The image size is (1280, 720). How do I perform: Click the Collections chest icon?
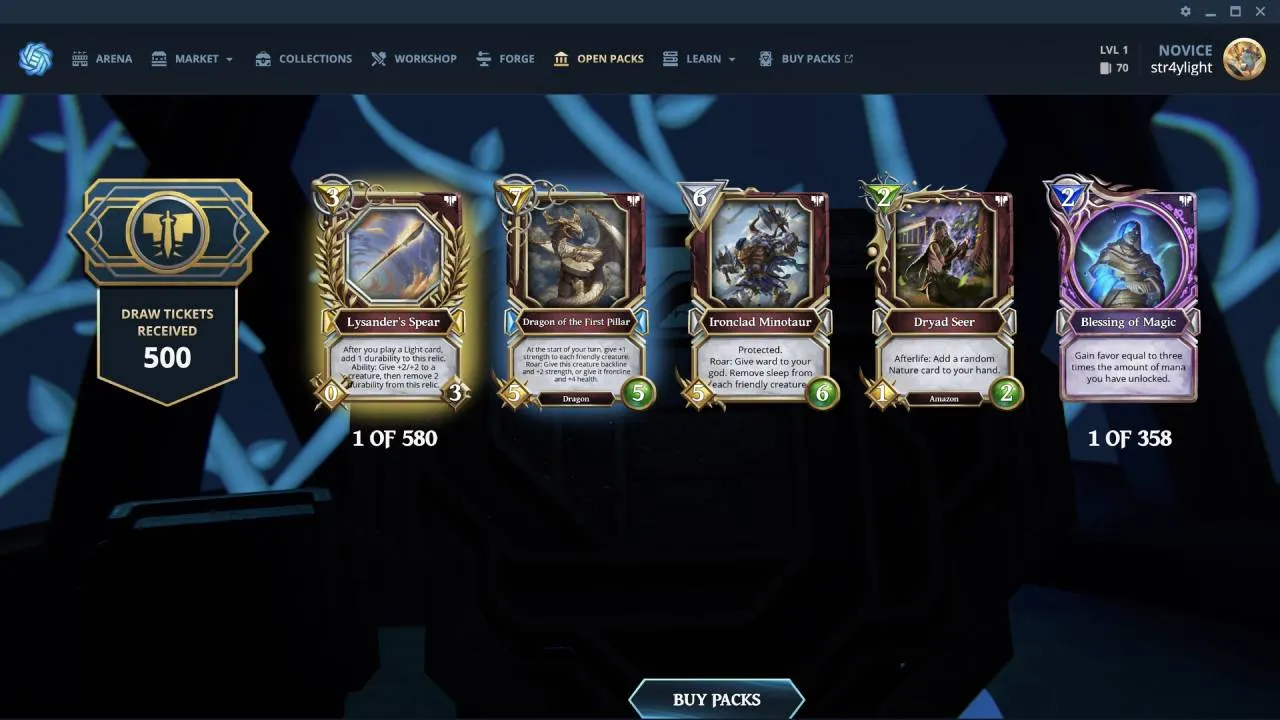263,58
